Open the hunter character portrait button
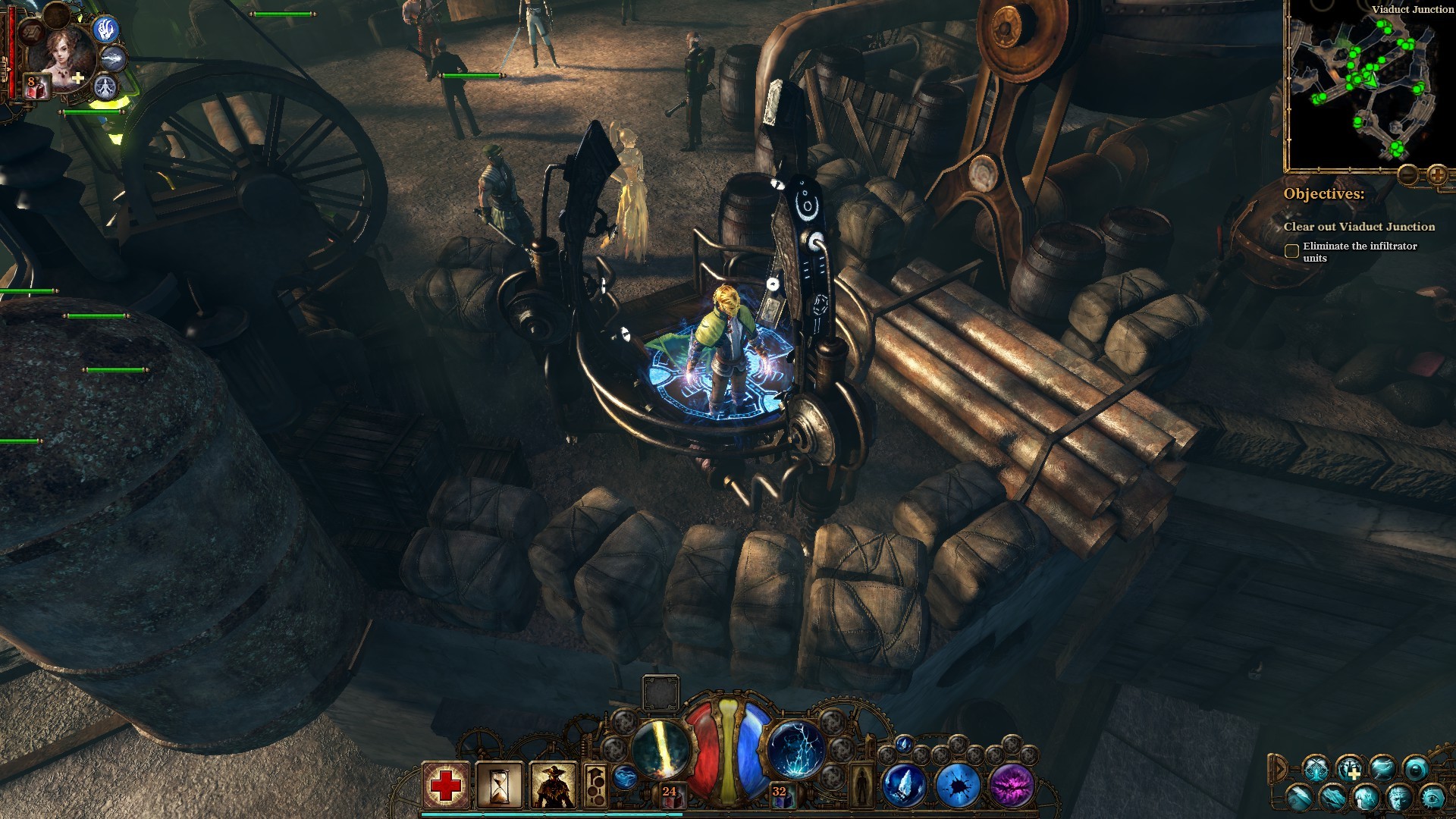 coord(554,785)
